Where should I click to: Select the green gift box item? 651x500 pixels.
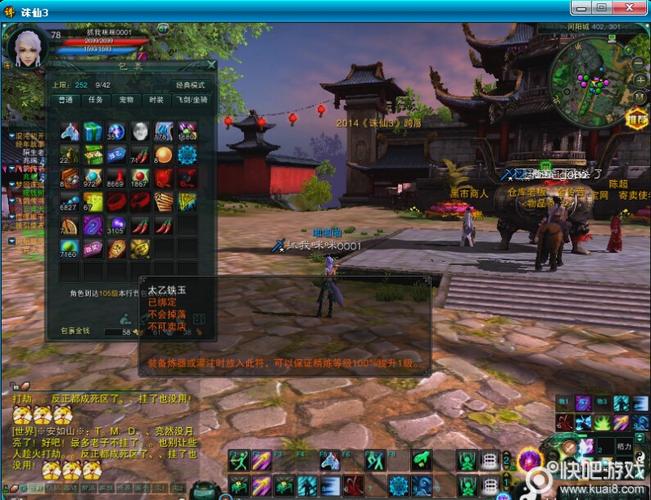point(93,131)
